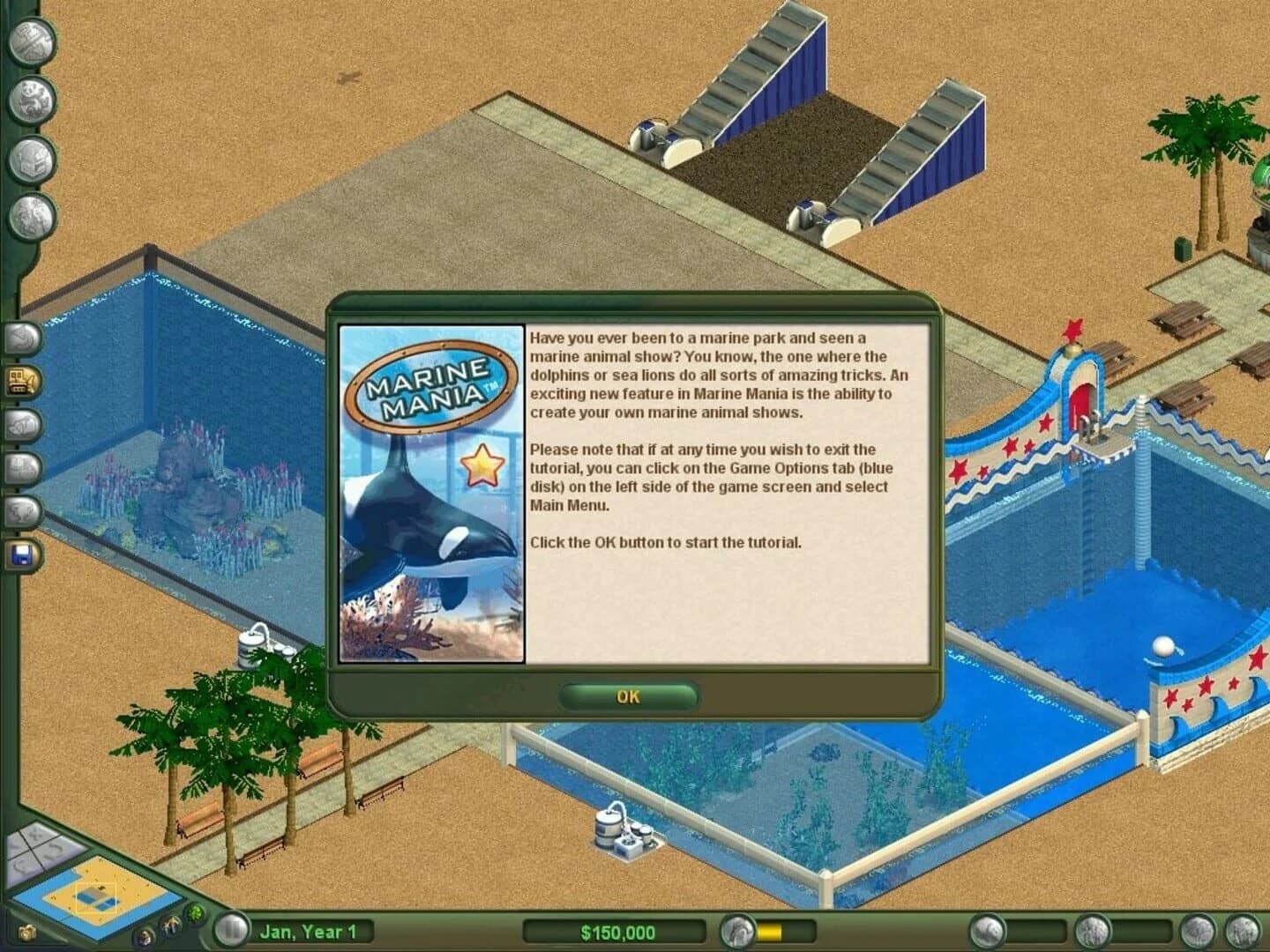This screenshot has height=952, width=1270.
Task: Click the camera icon beside the minimap
Action: [x=27, y=932]
